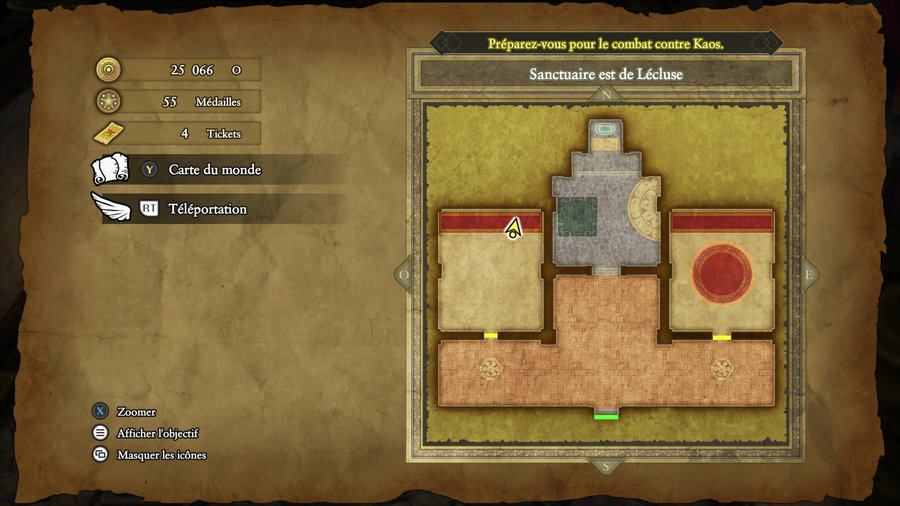Show the objective with Afficher l'objectif
Image resolution: width=900 pixels, height=506 pixels.
coord(157,433)
